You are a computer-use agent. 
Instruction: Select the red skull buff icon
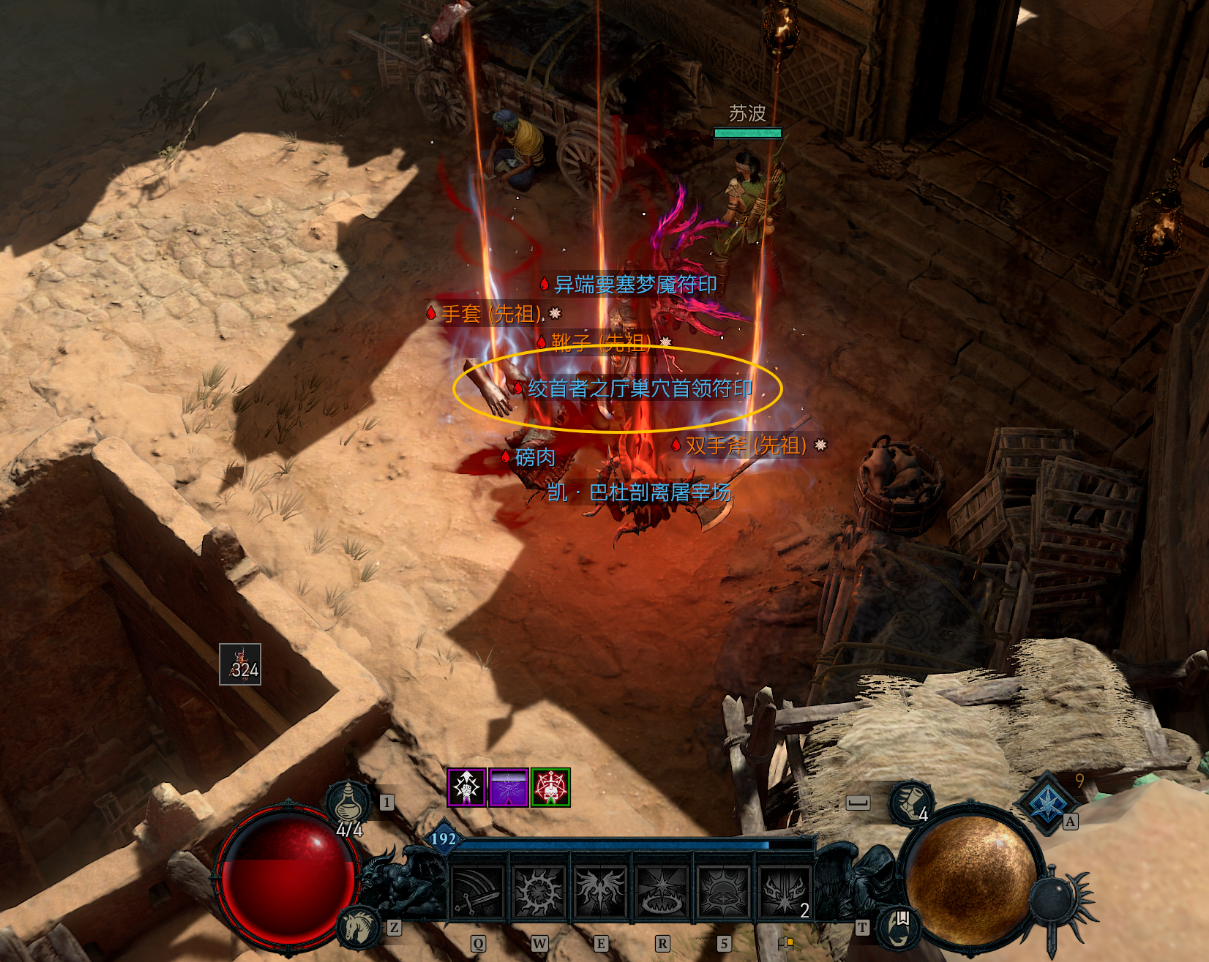click(x=550, y=788)
